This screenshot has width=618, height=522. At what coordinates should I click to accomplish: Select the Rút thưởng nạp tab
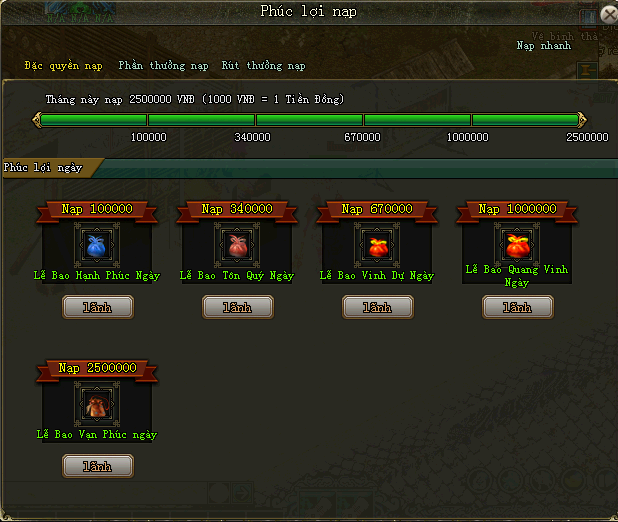click(x=263, y=66)
